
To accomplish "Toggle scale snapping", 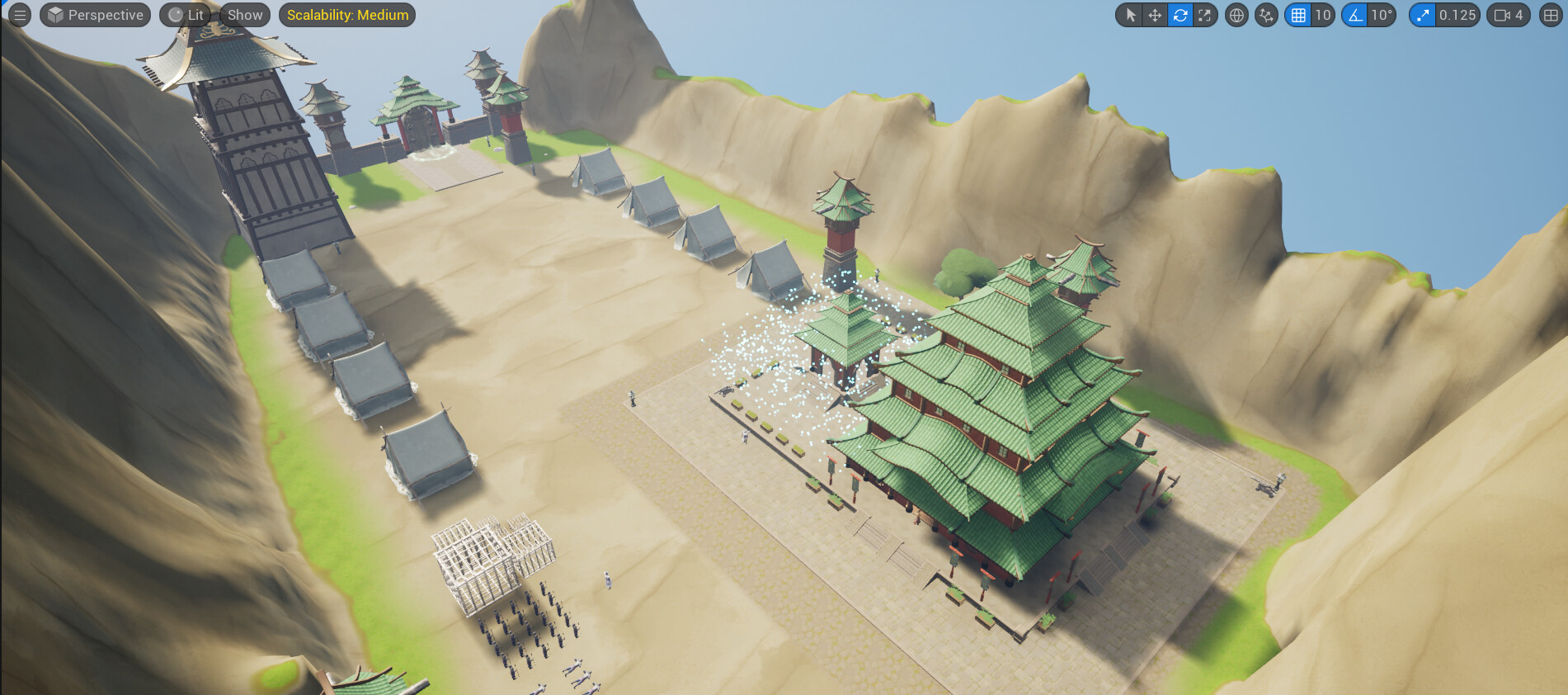I will pos(1421,15).
